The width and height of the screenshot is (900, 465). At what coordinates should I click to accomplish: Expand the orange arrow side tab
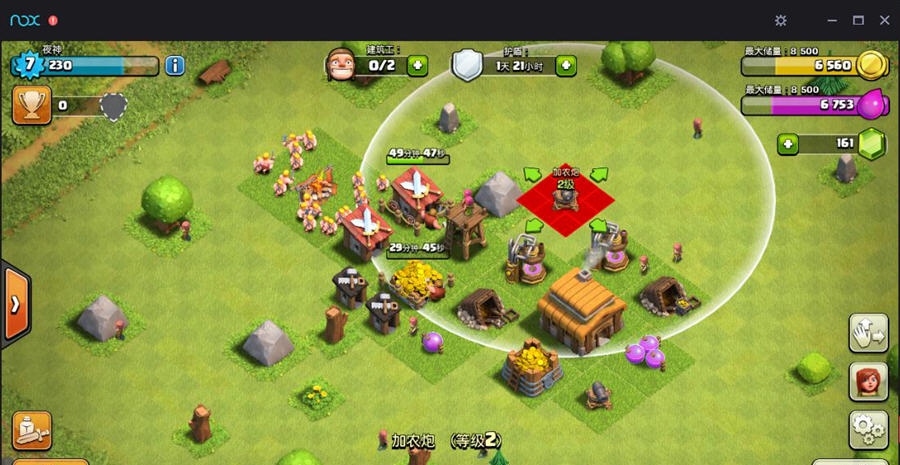pyautogui.click(x=15, y=304)
